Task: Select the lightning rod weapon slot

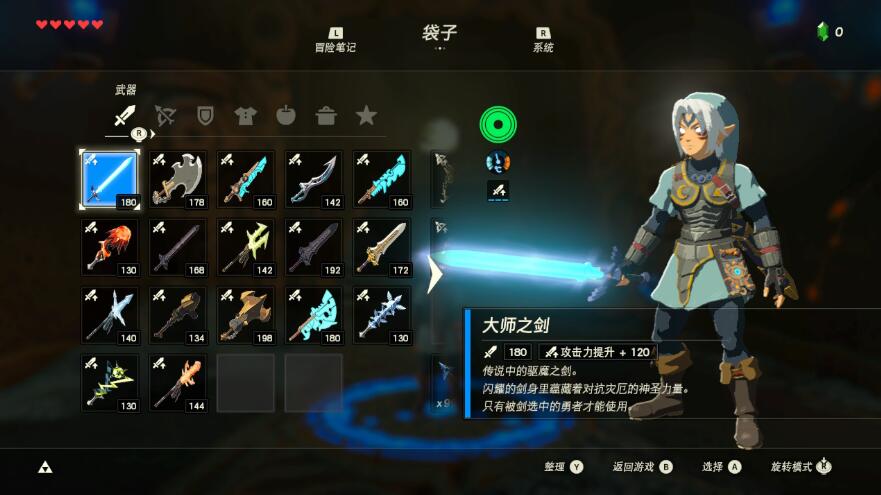Action: (109, 382)
